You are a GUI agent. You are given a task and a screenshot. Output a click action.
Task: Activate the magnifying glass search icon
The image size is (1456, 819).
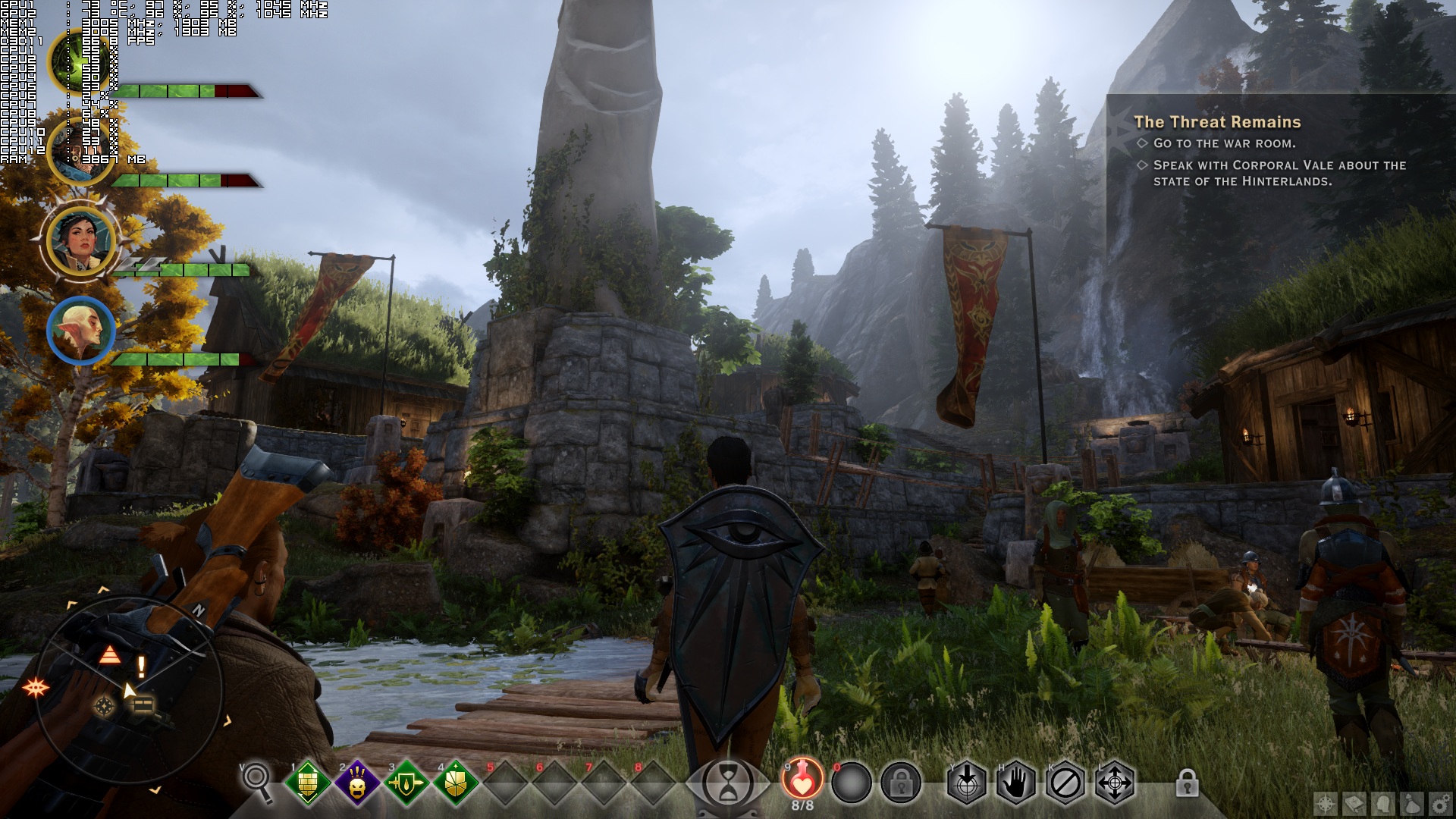click(x=257, y=782)
